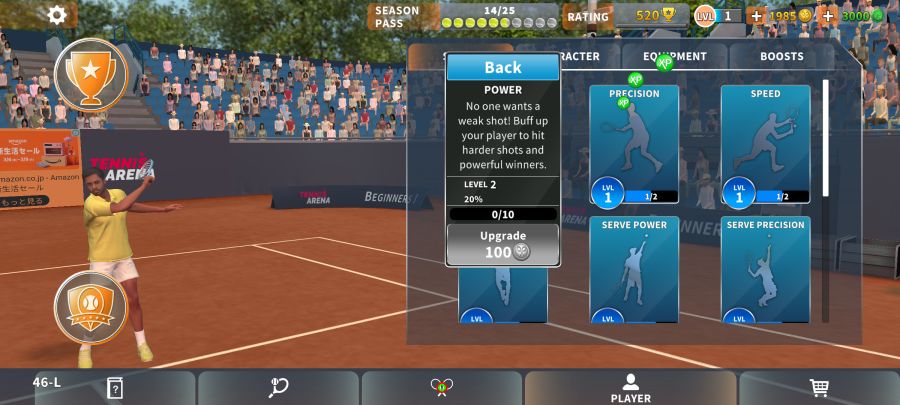Choose the Serve Precision skill card
Image resolution: width=900 pixels, height=405 pixels.
coord(765,270)
